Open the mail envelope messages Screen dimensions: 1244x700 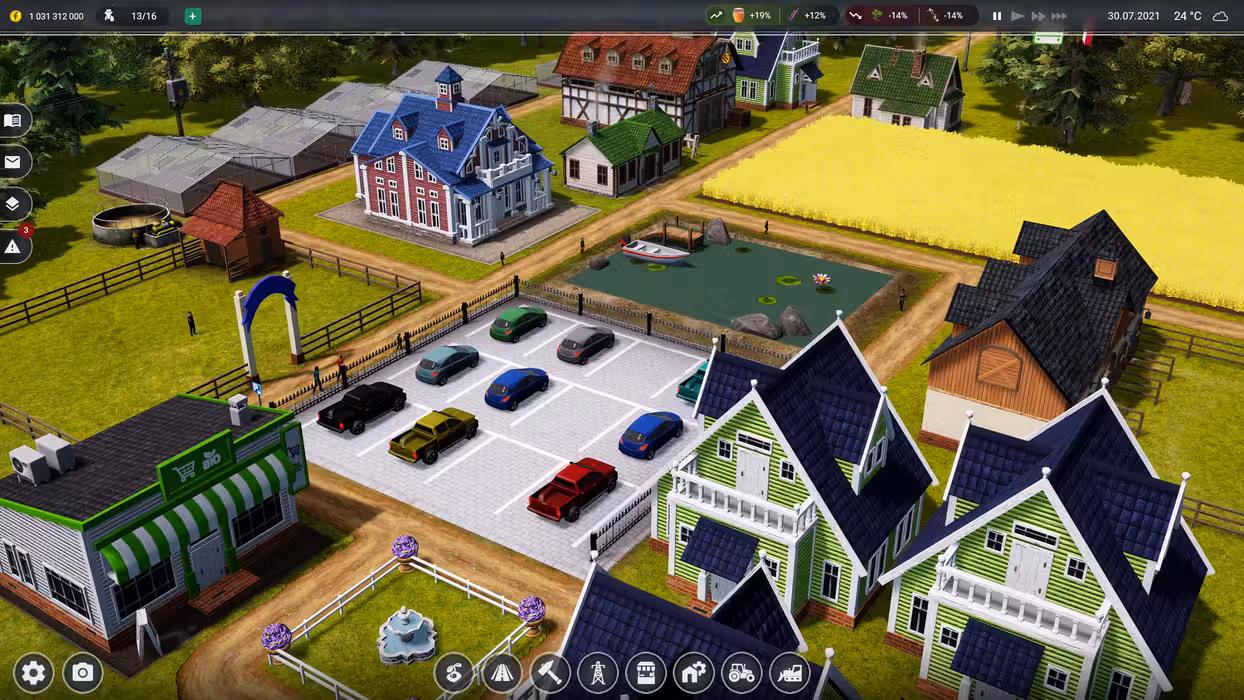pyautogui.click(x=13, y=162)
